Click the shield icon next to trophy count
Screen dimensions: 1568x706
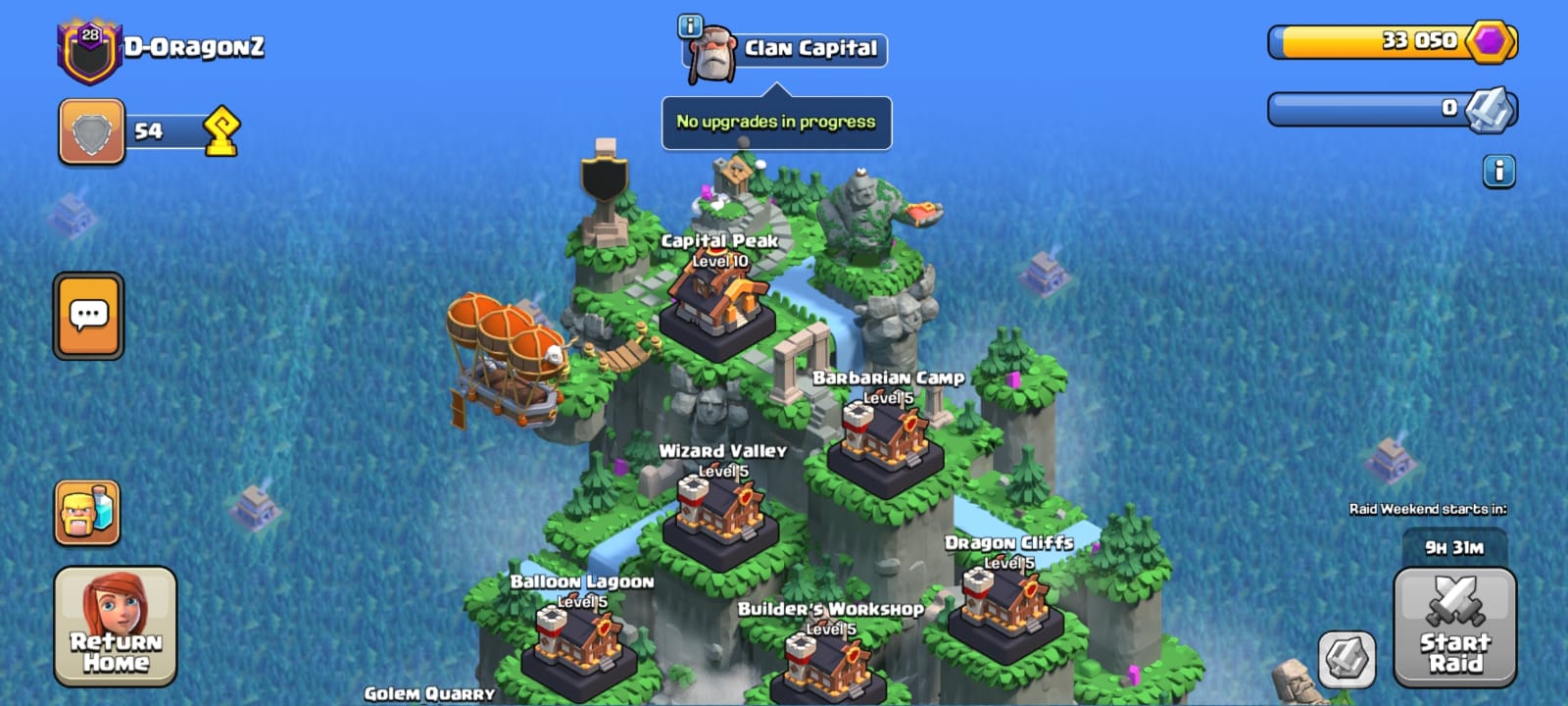pos(91,131)
